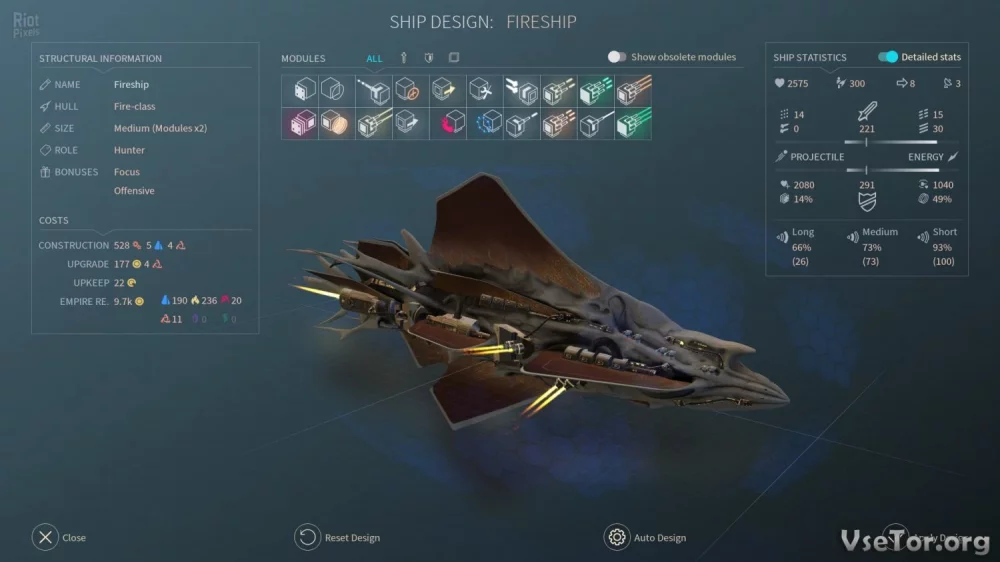Pick the cube with orange plus circle module
The height and width of the screenshot is (562, 1000).
[x=410, y=91]
